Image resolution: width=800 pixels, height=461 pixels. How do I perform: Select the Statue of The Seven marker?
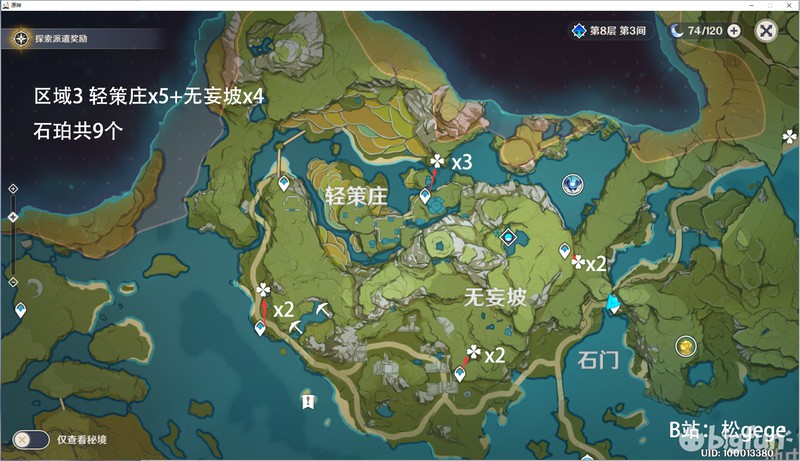[571, 184]
